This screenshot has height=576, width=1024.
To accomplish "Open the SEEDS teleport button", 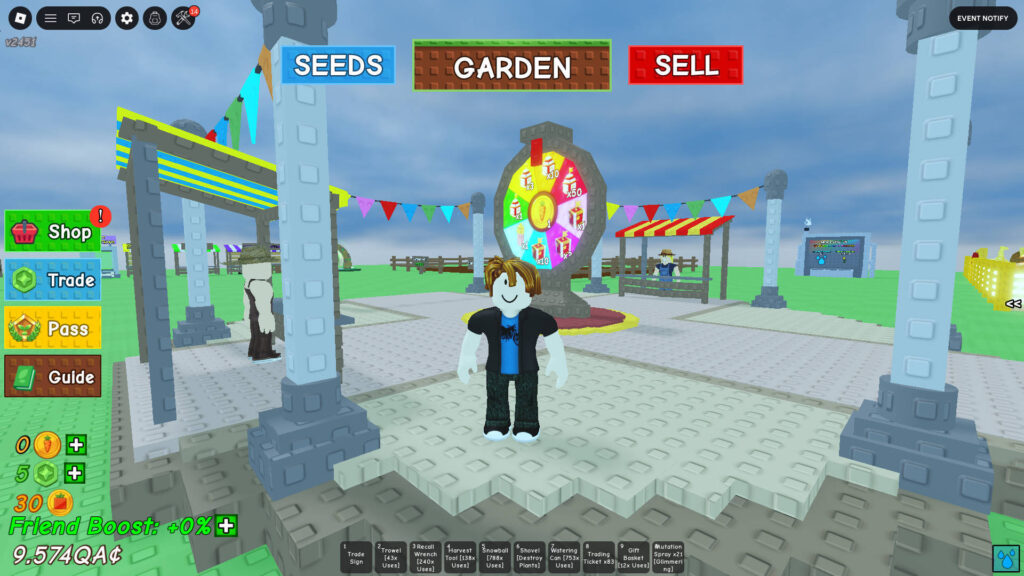I will pos(338,65).
